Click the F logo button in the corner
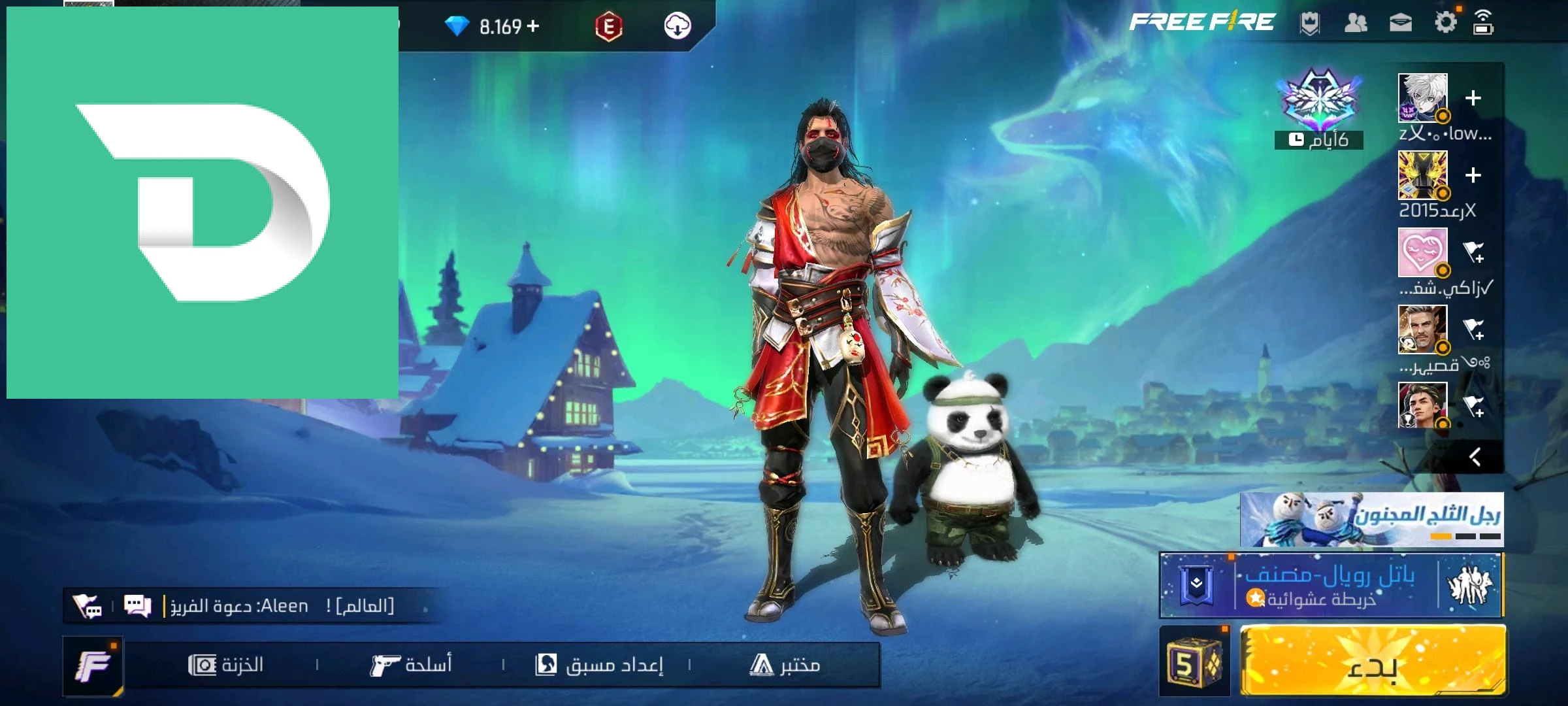Viewport: 1568px width, 706px height. 93,666
